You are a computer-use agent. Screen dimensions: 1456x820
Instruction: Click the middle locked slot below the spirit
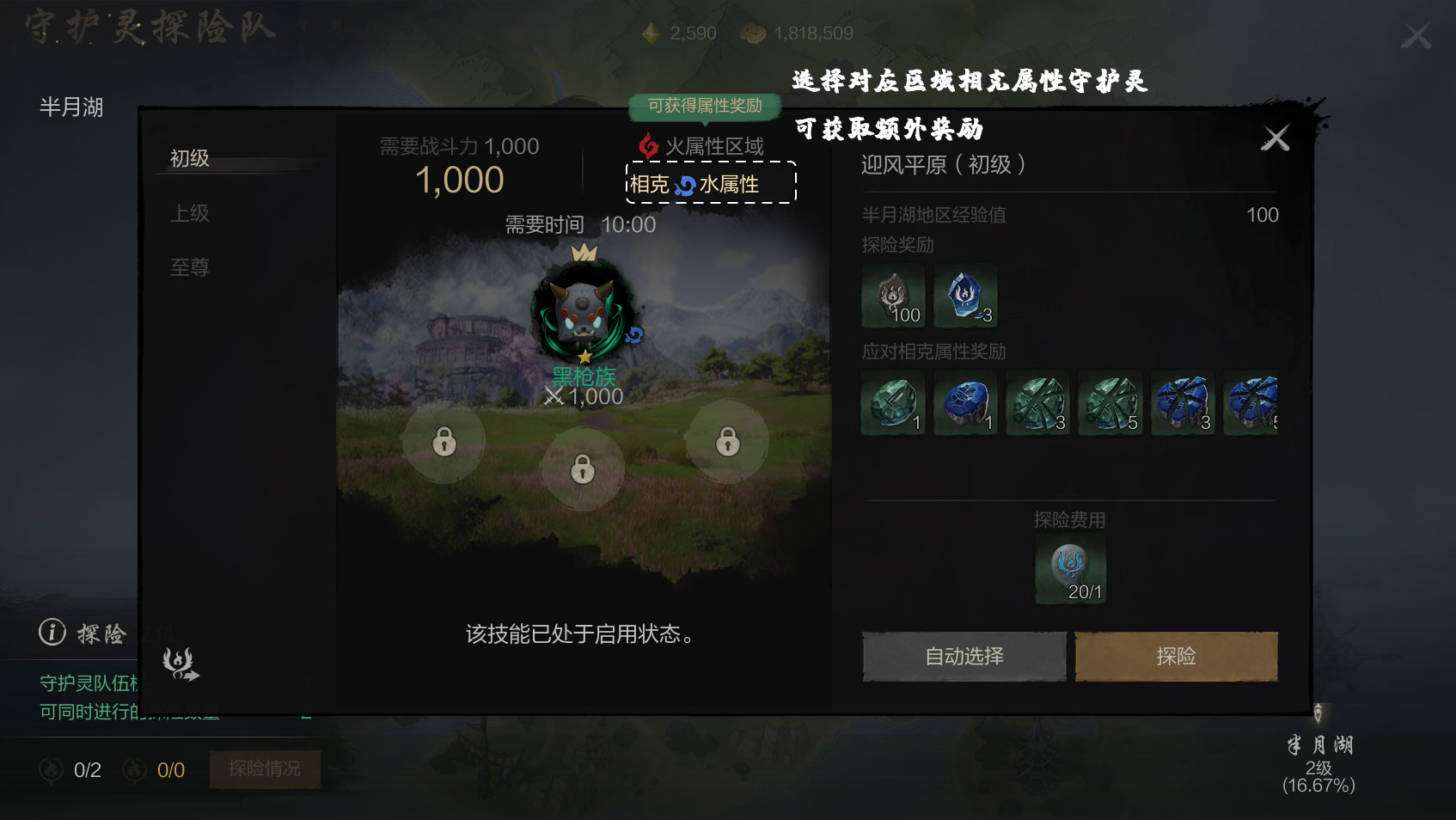tap(583, 470)
